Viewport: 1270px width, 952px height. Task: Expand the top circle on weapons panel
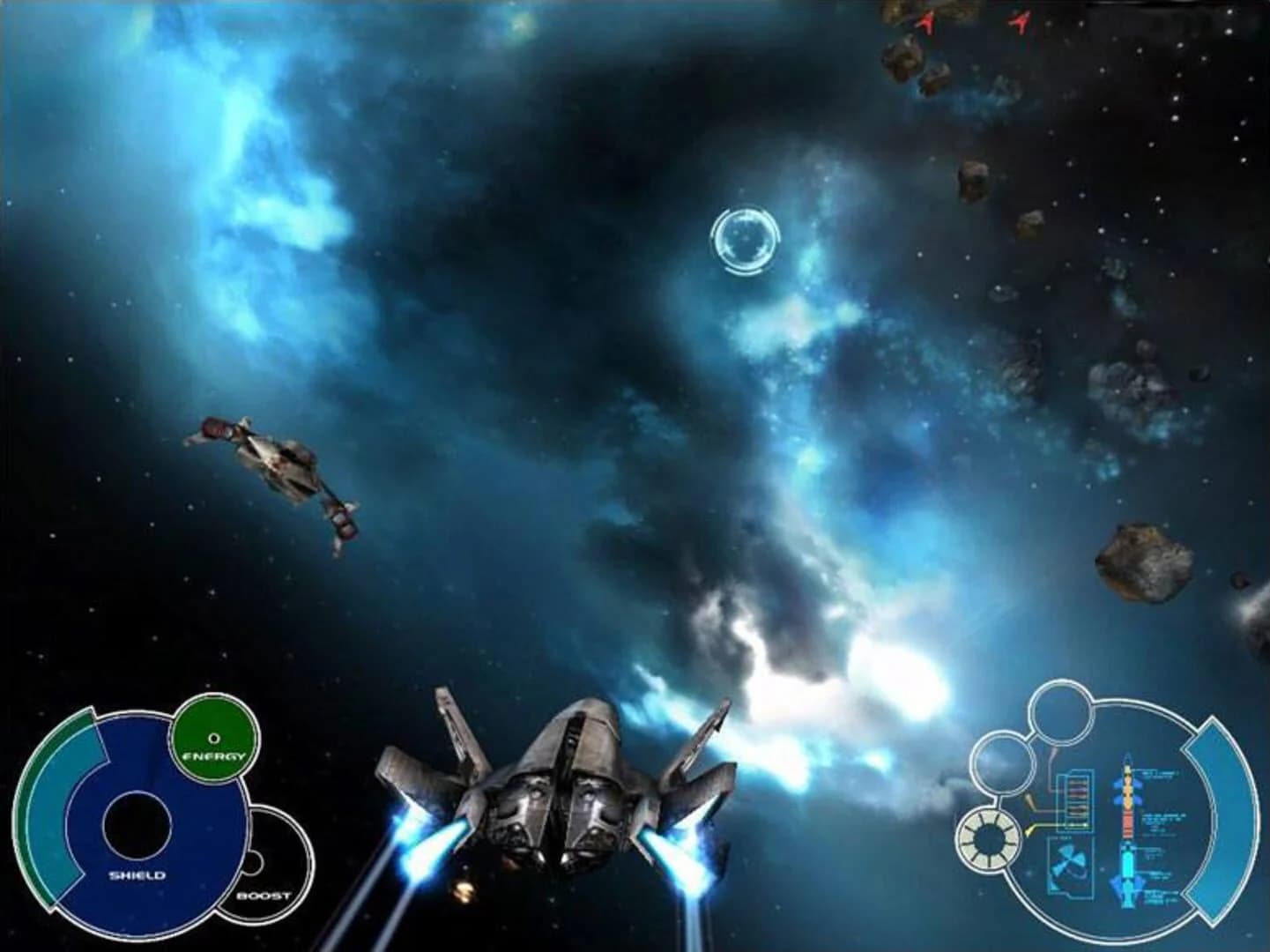(x=1060, y=712)
